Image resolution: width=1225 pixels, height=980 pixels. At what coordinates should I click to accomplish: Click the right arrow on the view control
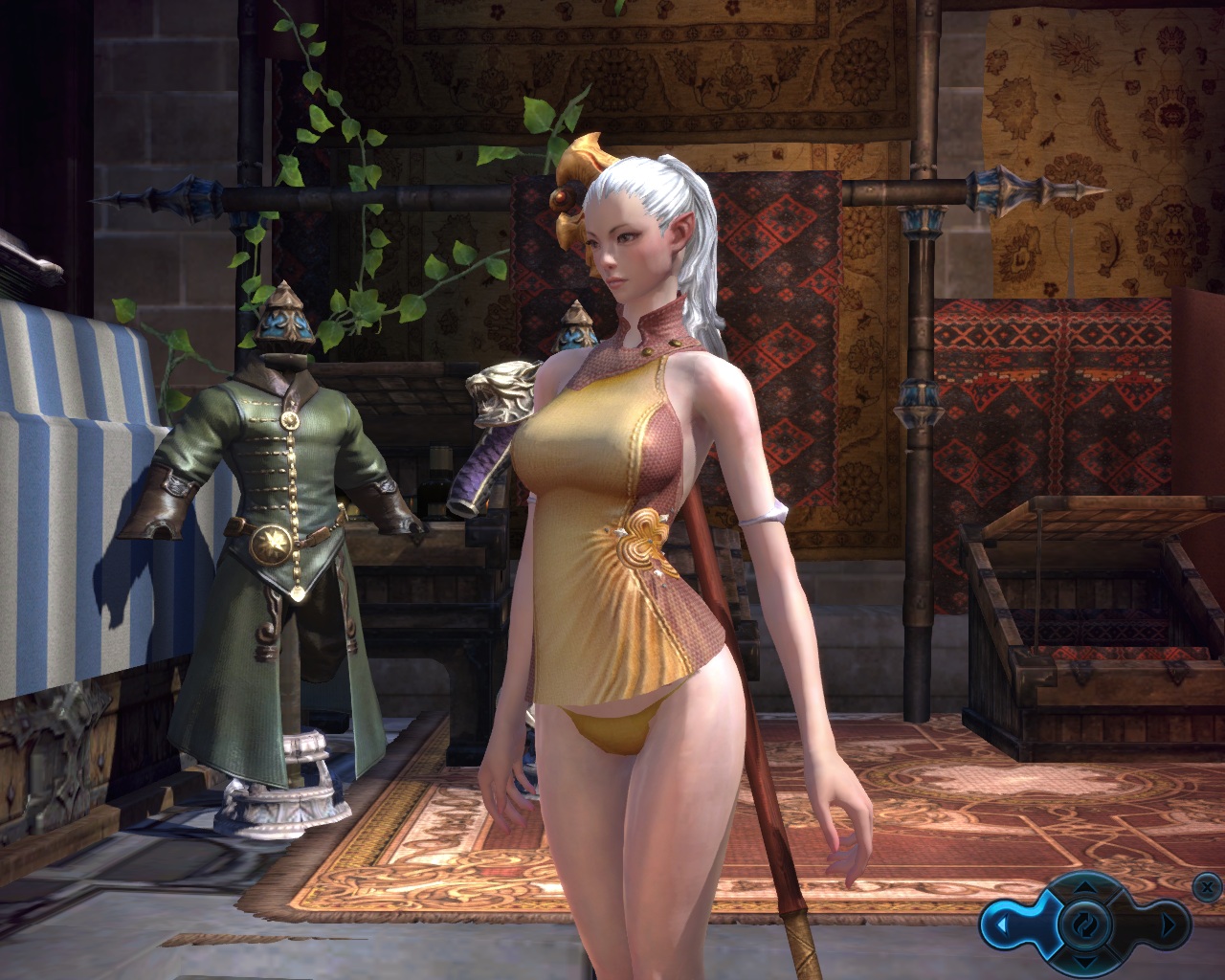[x=1169, y=925]
